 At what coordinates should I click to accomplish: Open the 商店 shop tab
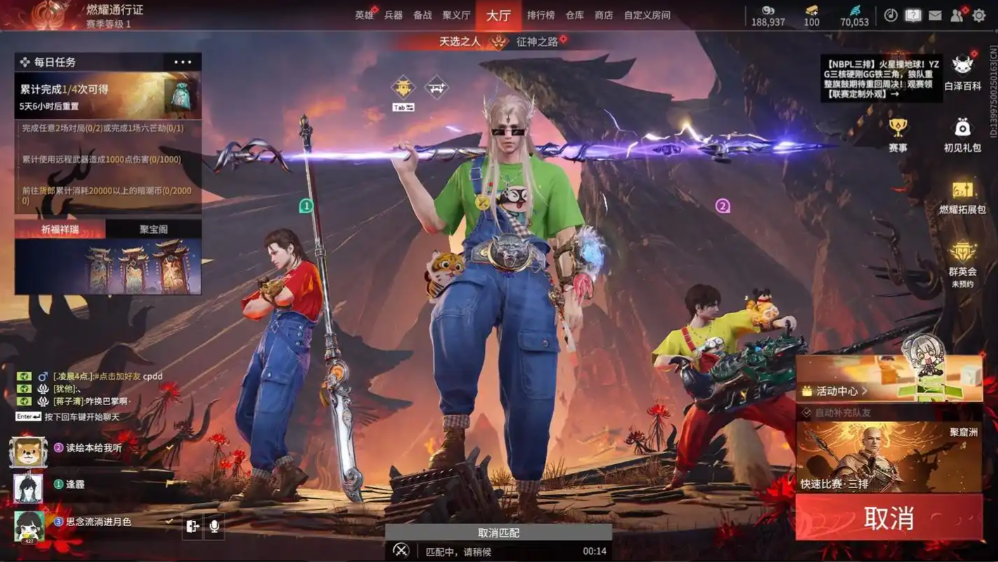(x=603, y=15)
